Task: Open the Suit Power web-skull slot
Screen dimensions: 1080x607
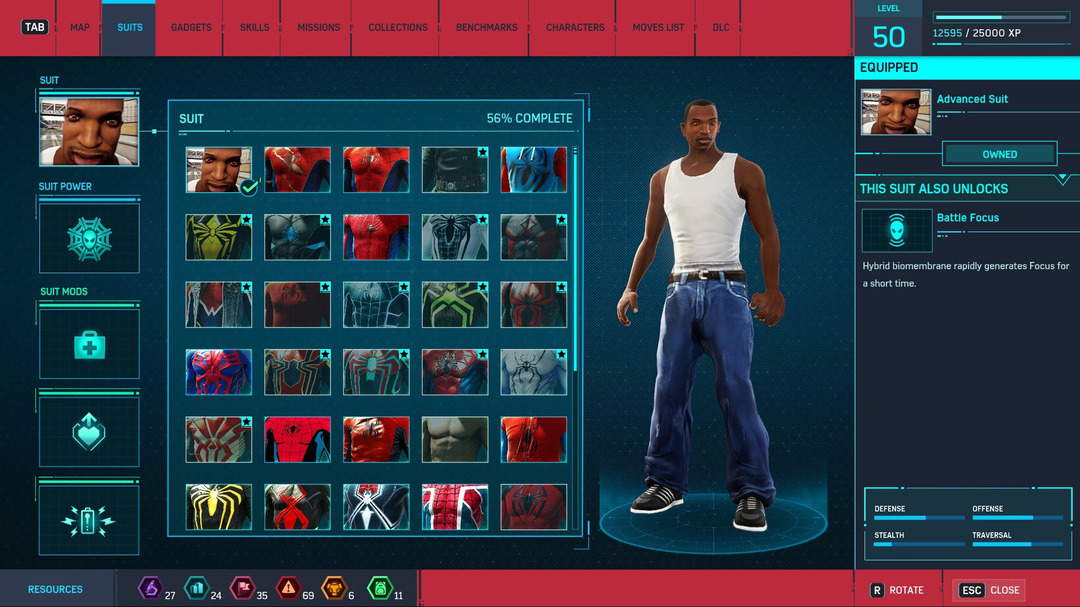Action: click(x=89, y=239)
